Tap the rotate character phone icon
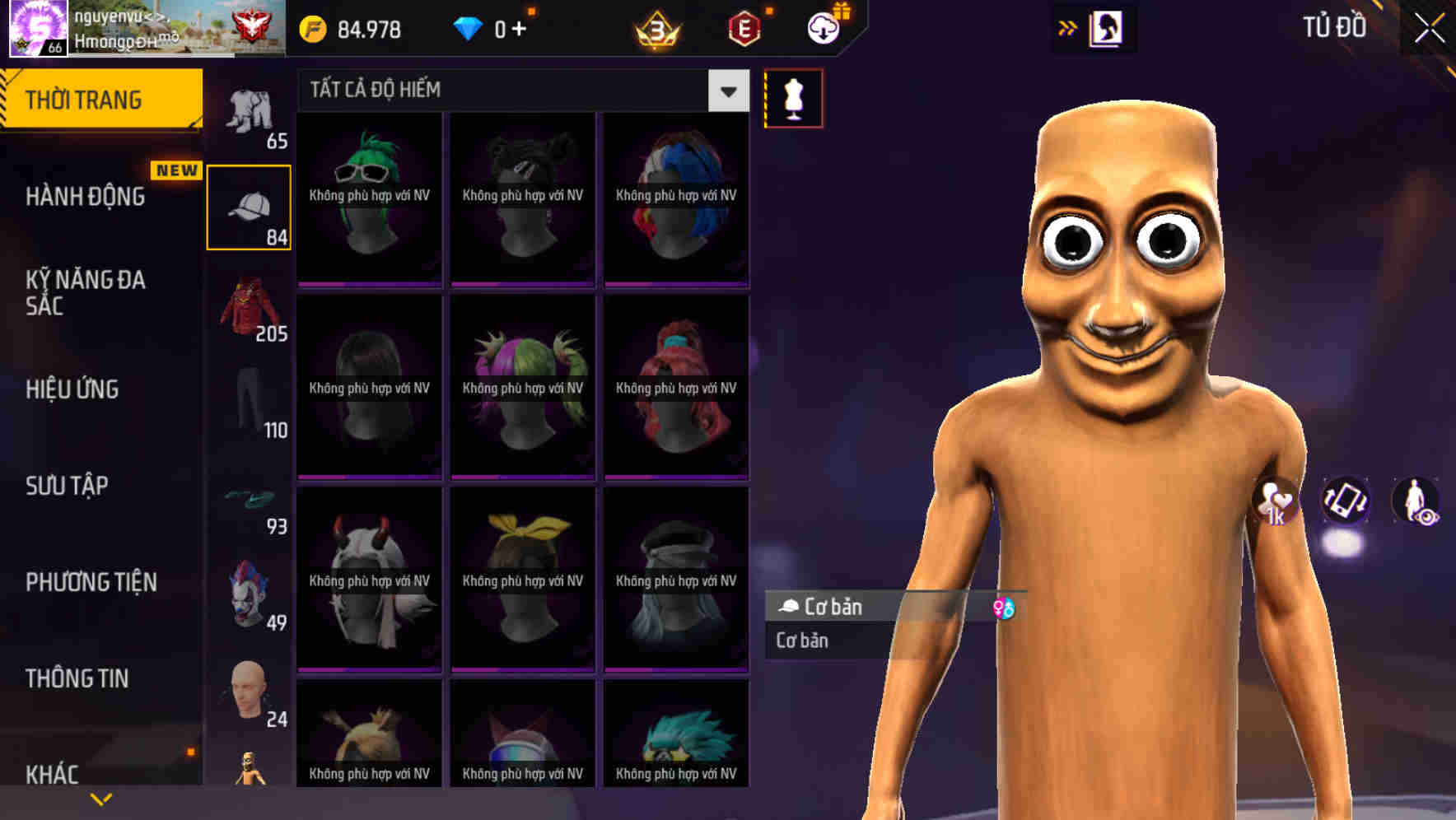Image resolution: width=1456 pixels, height=820 pixels. pos(1345,503)
